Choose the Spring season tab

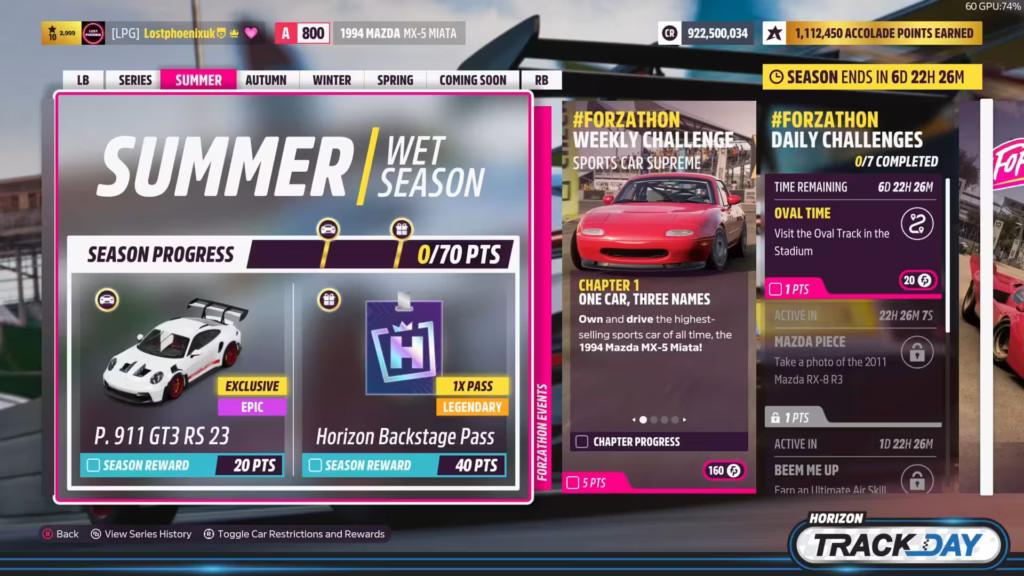click(x=395, y=80)
